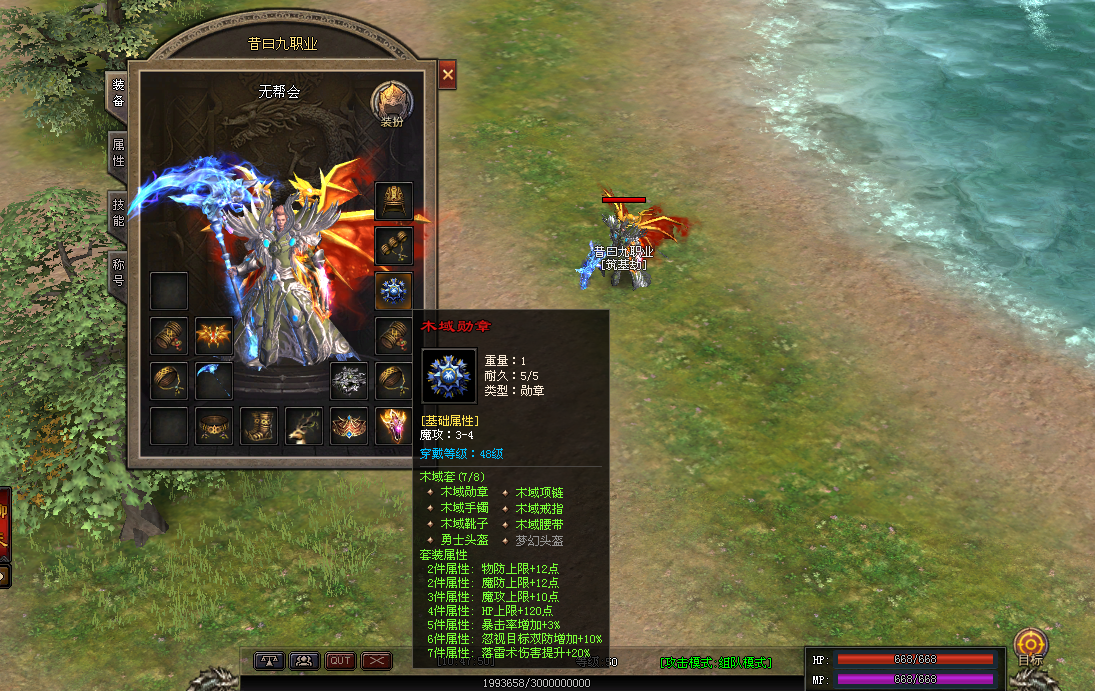1095x691 pixels.
Task: Choose the deer mount slot
Action: (x=304, y=426)
